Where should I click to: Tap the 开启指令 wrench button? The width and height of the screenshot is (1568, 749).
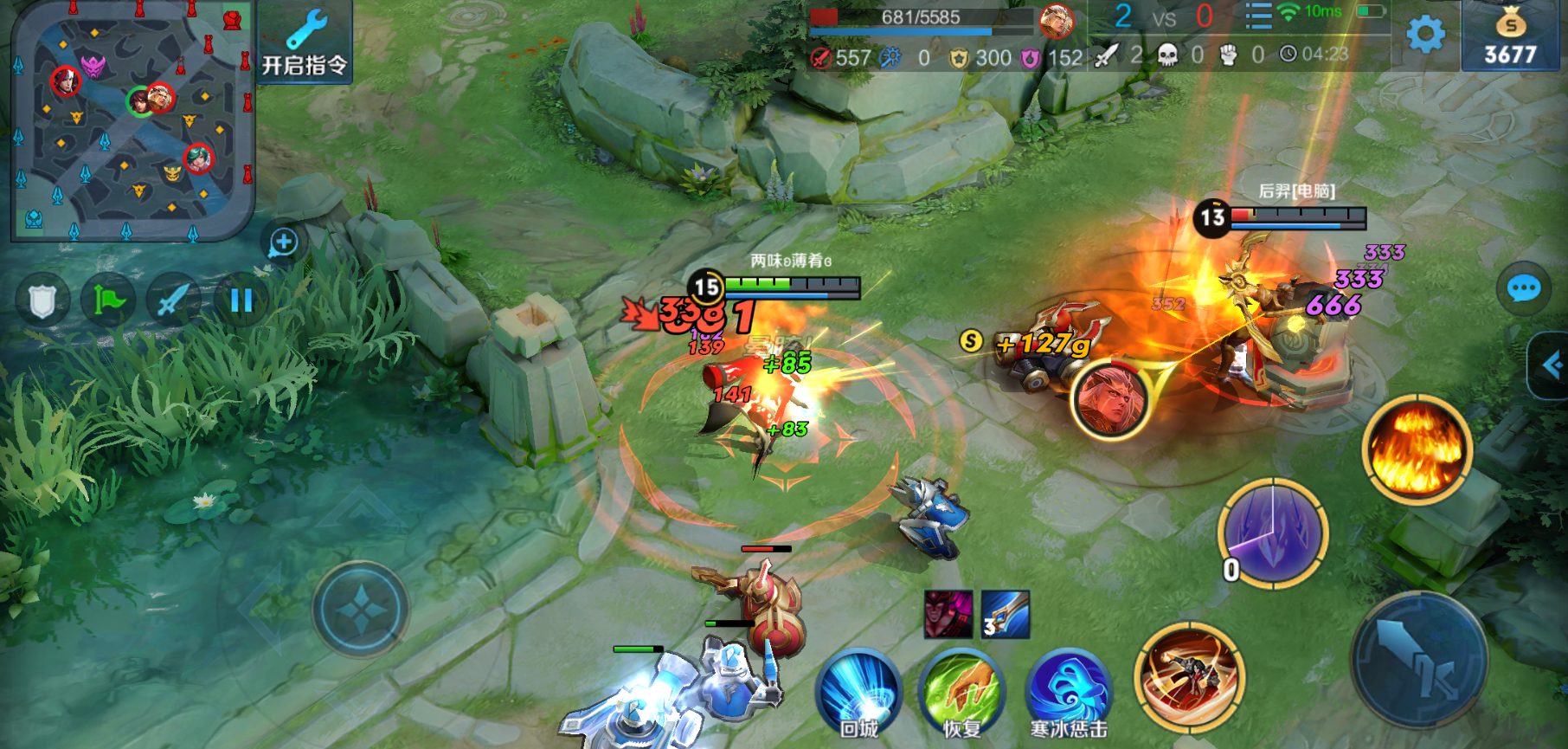[x=305, y=42]
